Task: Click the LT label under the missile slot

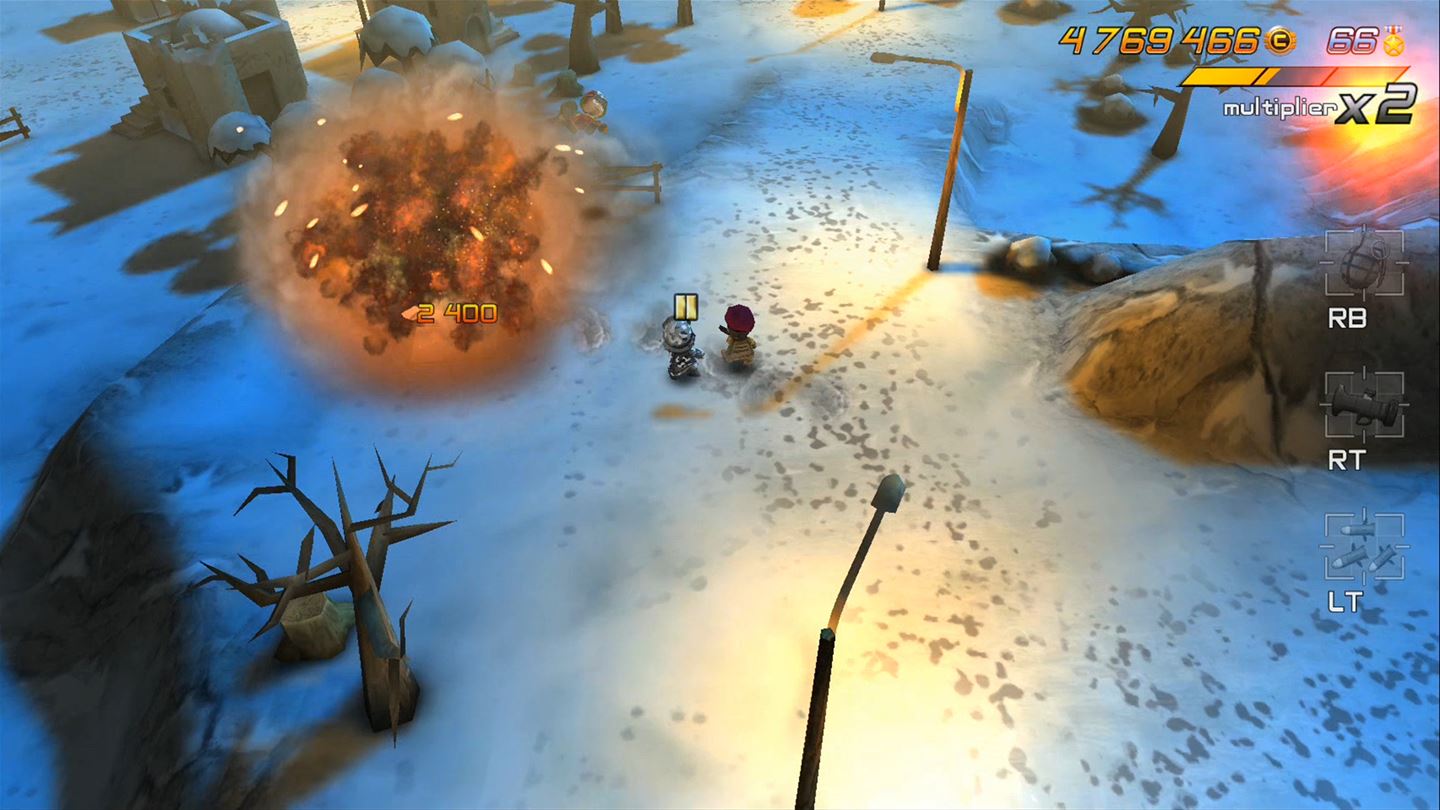Action: pos(1348,600)
